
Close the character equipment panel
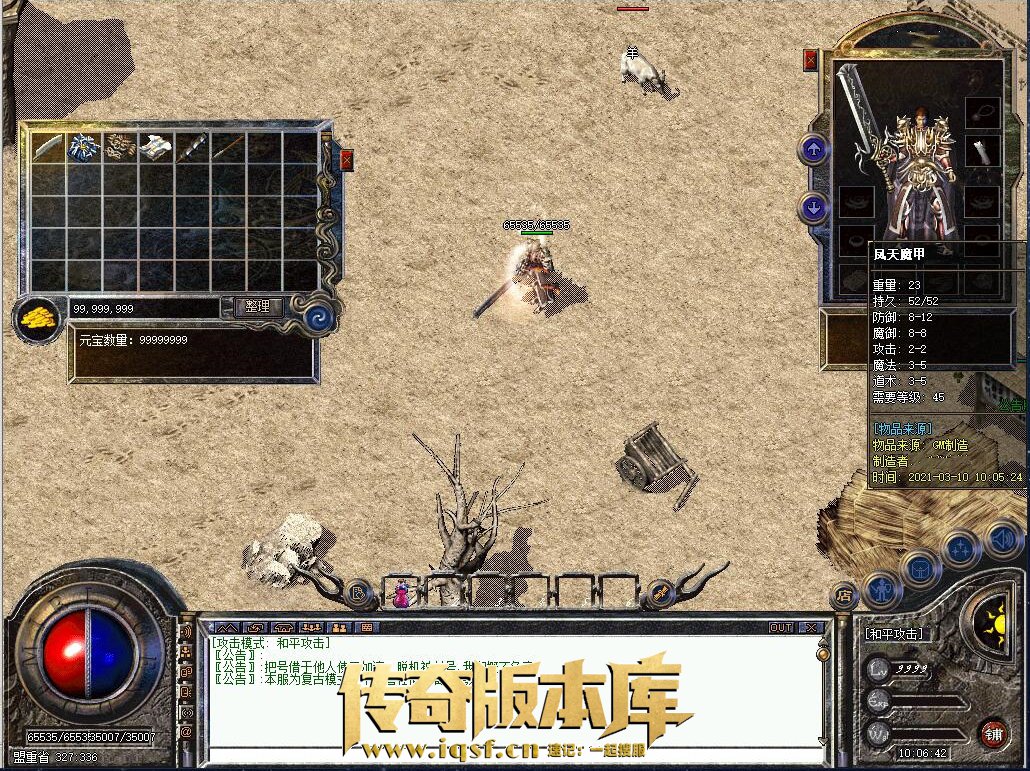click(x=810, y=60)
